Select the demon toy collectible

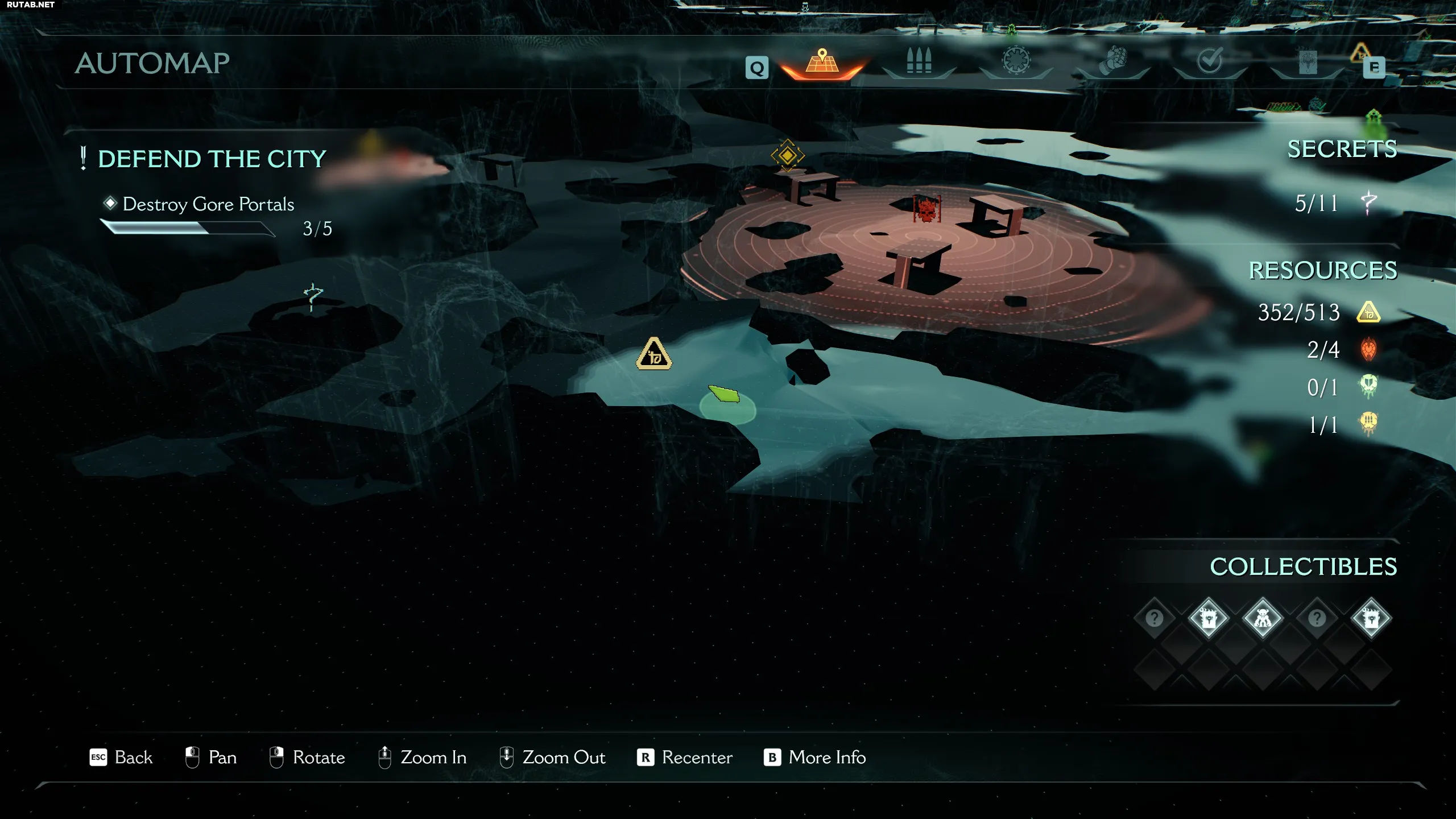[1262, 618]
